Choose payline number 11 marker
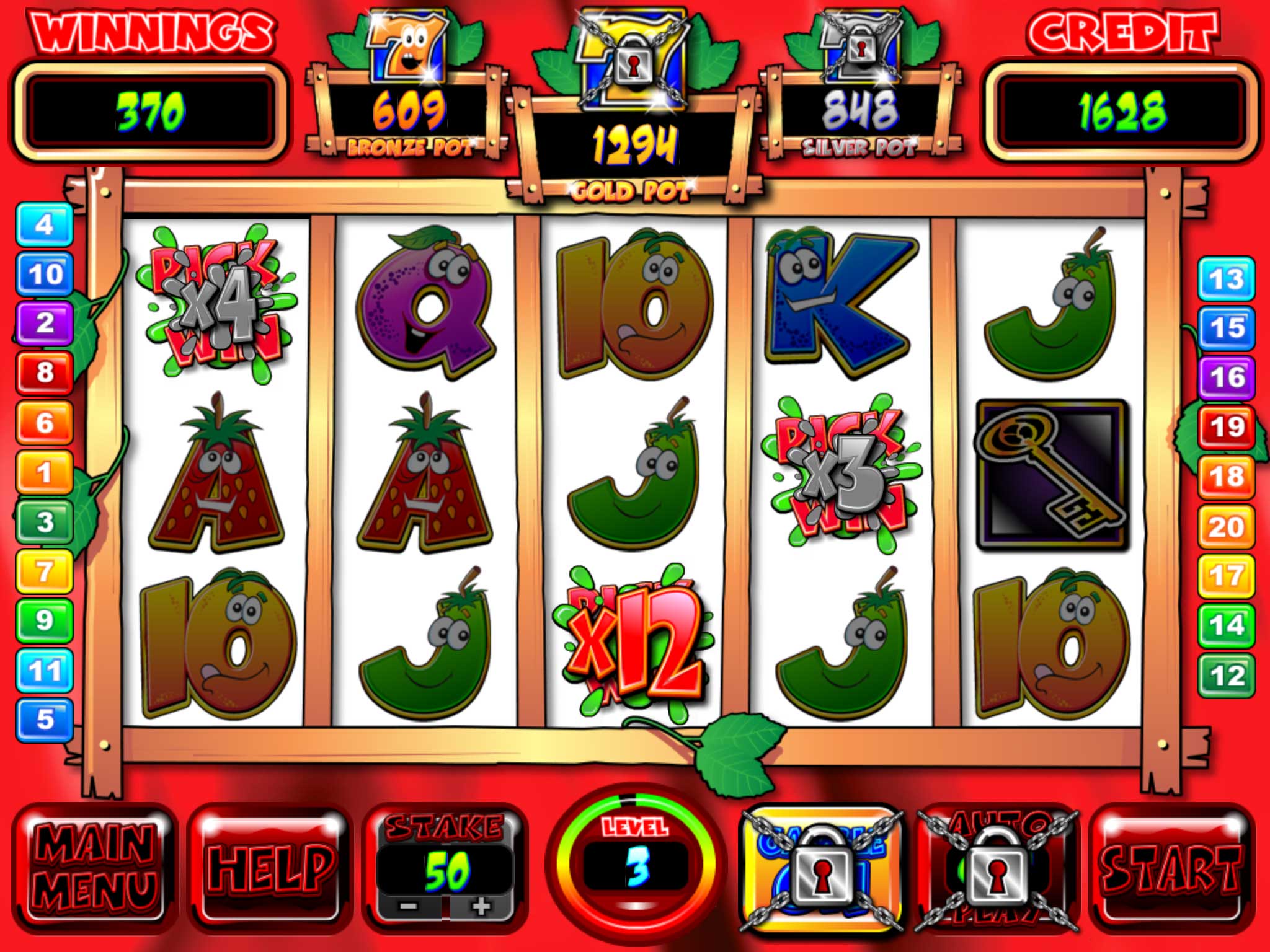The width and height of the screenshot is (1270, 952). point(44,670)
